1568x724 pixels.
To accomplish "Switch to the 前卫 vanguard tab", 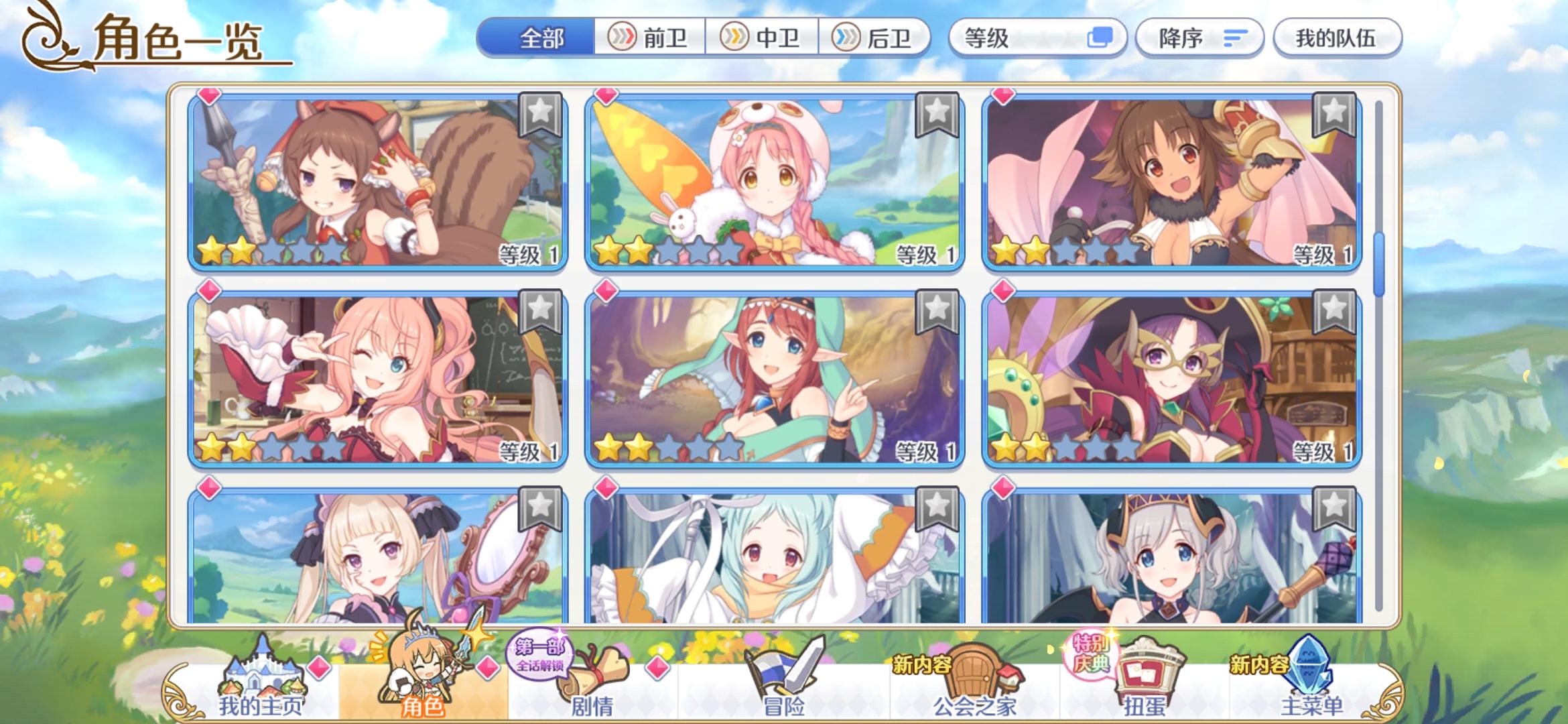I will click(x=649, y=39).
